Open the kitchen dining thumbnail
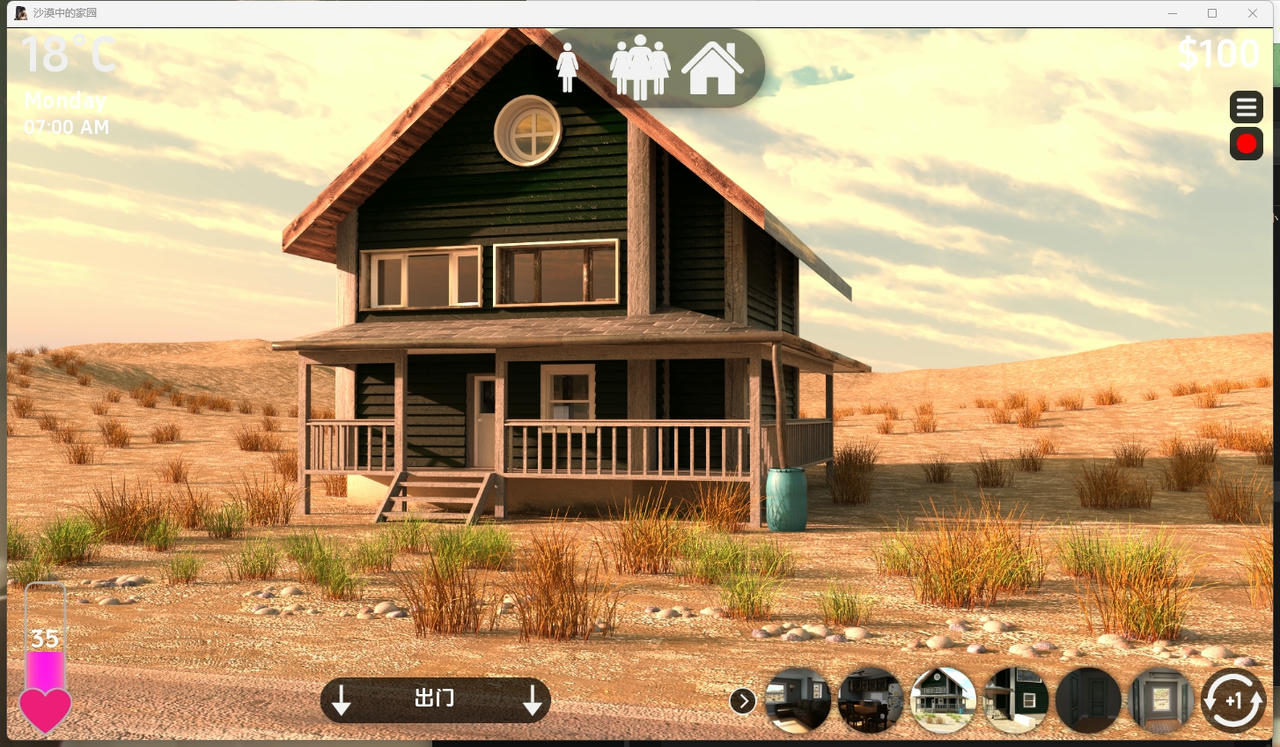 (870, 700)
